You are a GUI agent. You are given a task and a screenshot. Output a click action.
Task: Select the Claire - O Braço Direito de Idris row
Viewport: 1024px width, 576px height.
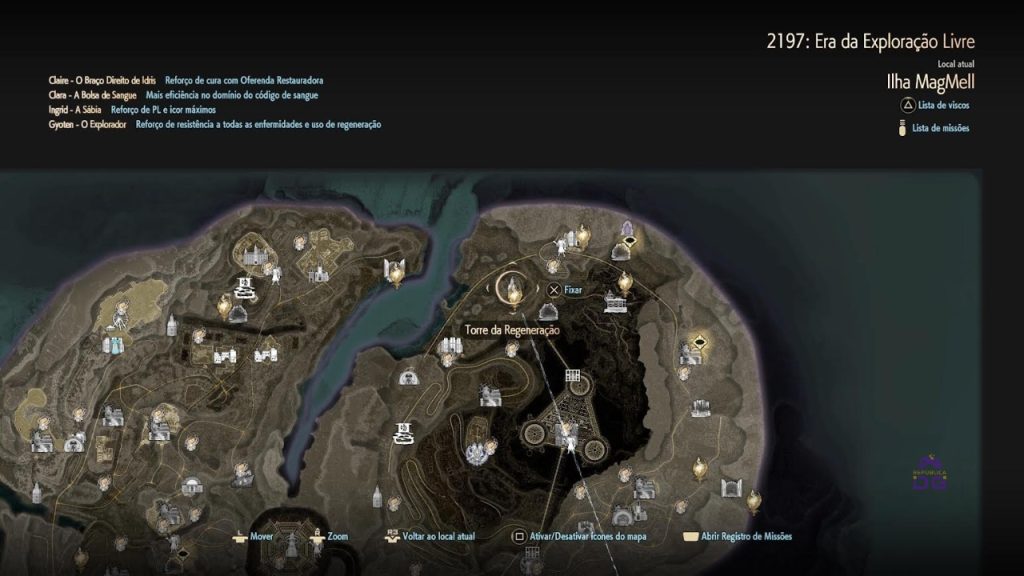(185, 80)
